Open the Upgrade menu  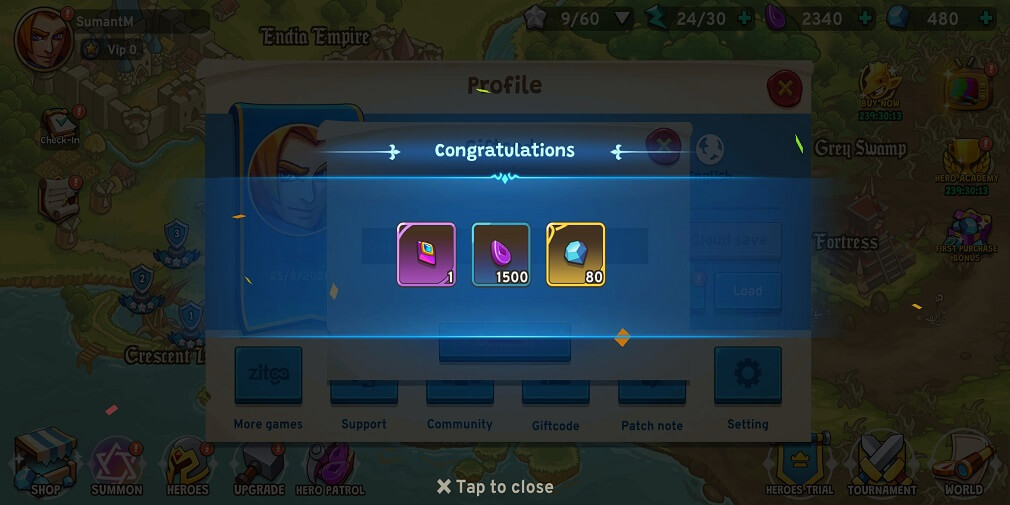259,466
